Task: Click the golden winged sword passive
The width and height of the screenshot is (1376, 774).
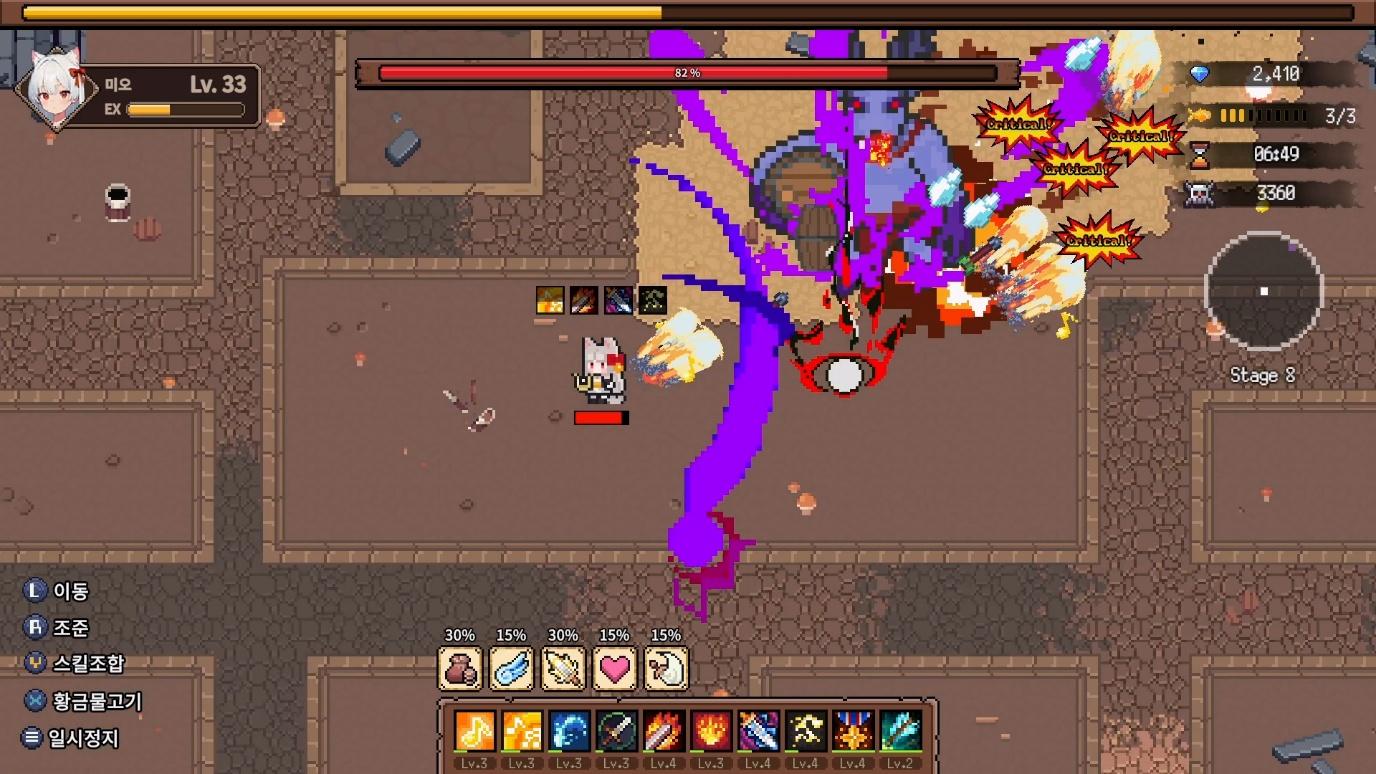Action: pos(563,669)
